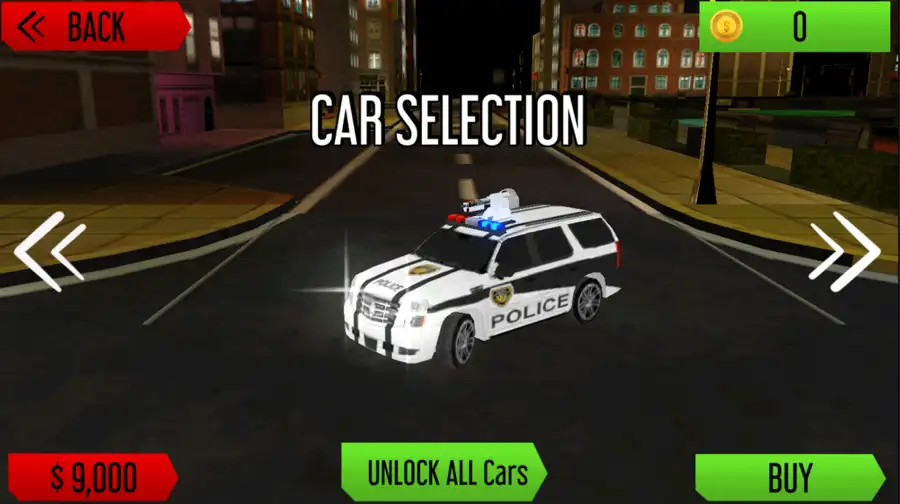900x504 pixels.
Task: Show the previous car with left arrows
Action: (x=48, y=250)
